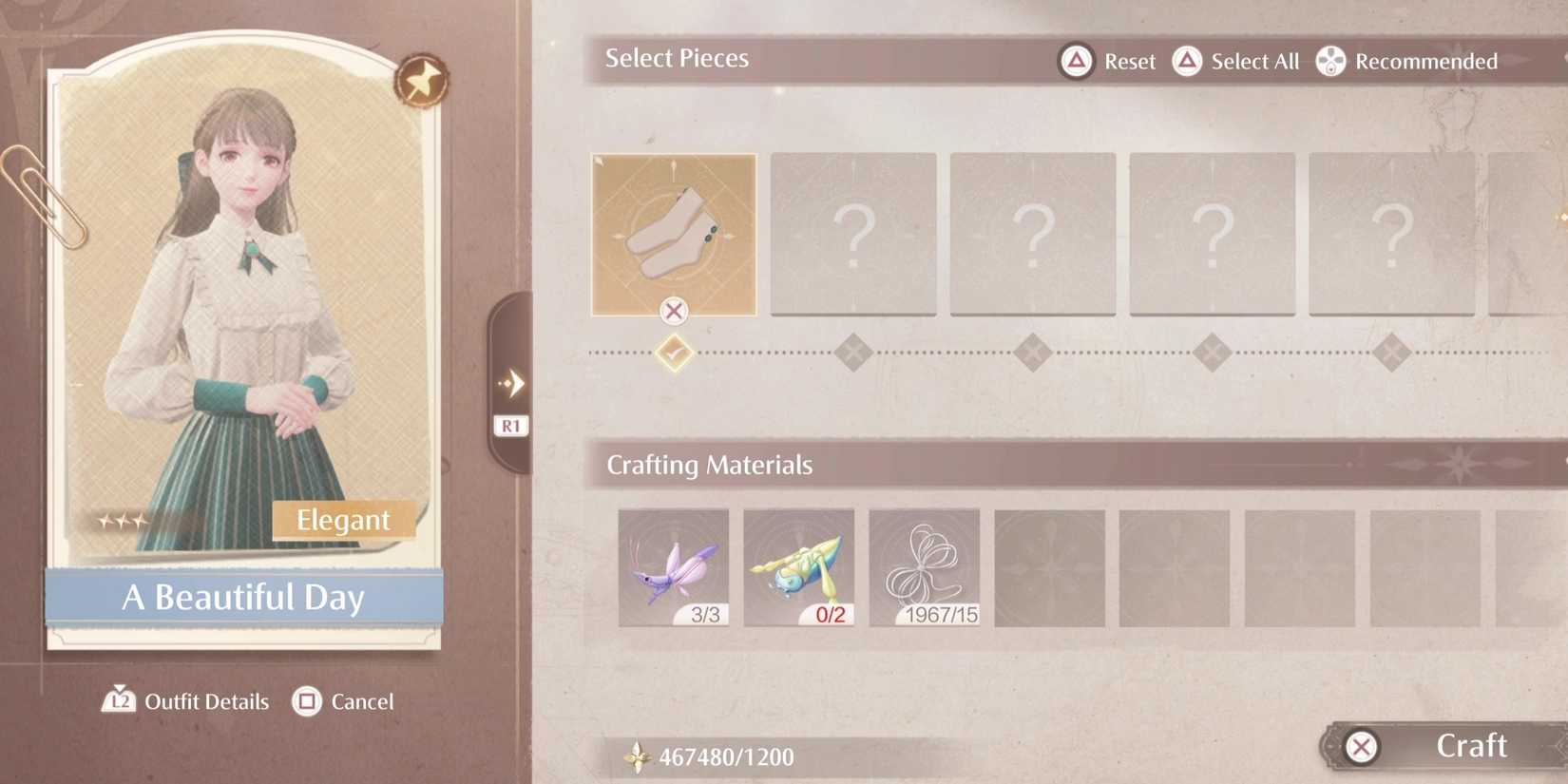Screen dimensions: 1568x784
Task: Click the Recommended pieces icon
Action: pos(1329,60)
